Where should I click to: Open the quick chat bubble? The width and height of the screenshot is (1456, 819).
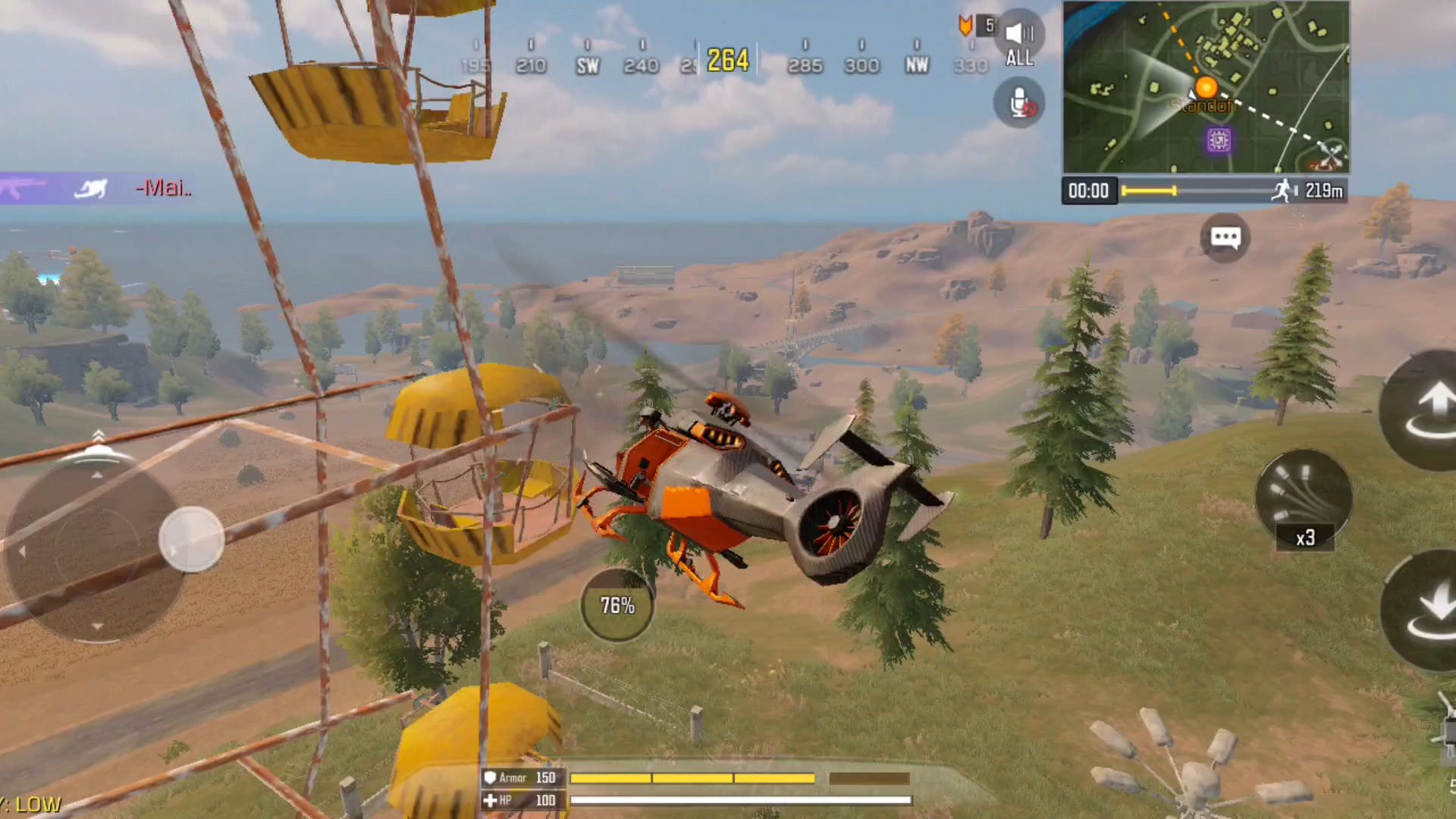tap(1225, 238)
